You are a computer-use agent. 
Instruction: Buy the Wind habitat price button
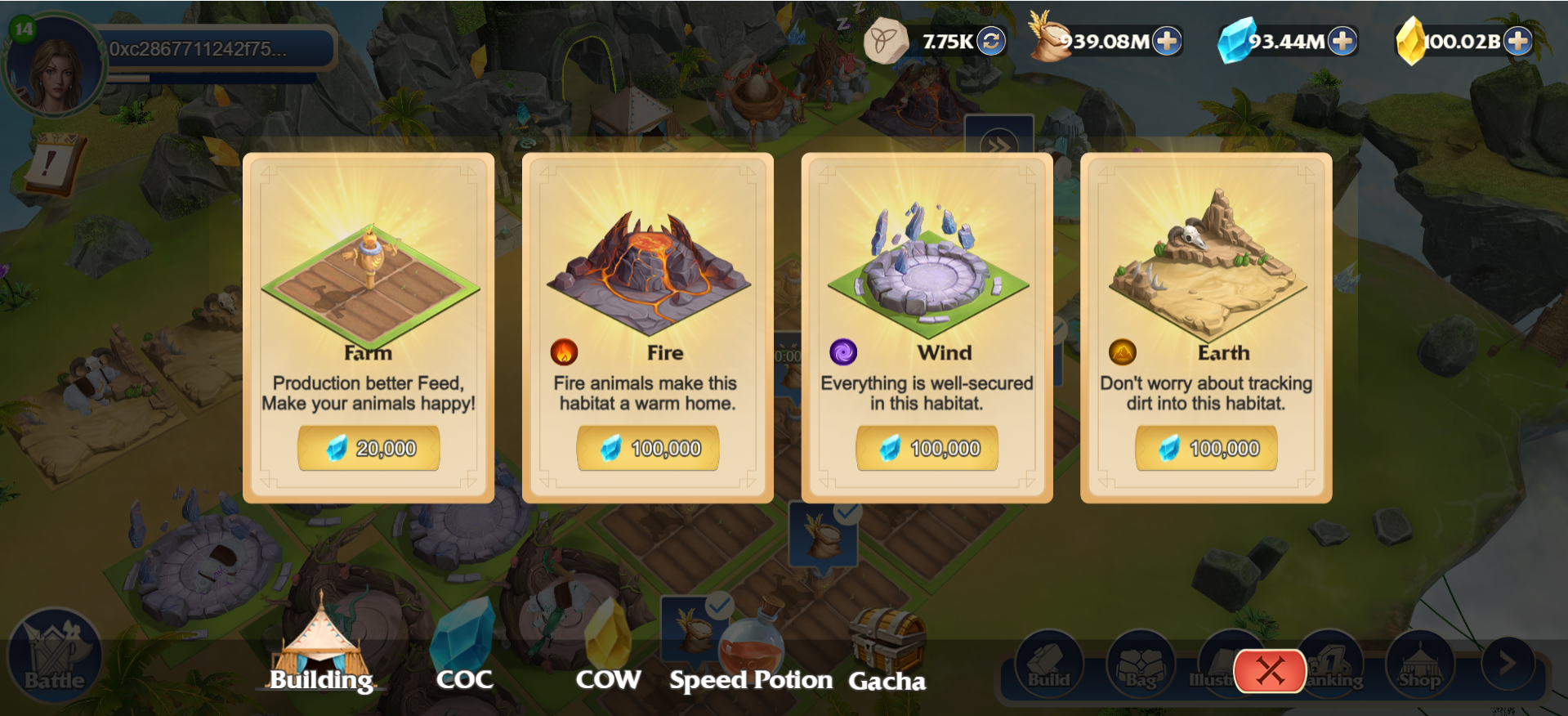pyautogui.click(x=927, y=448)
